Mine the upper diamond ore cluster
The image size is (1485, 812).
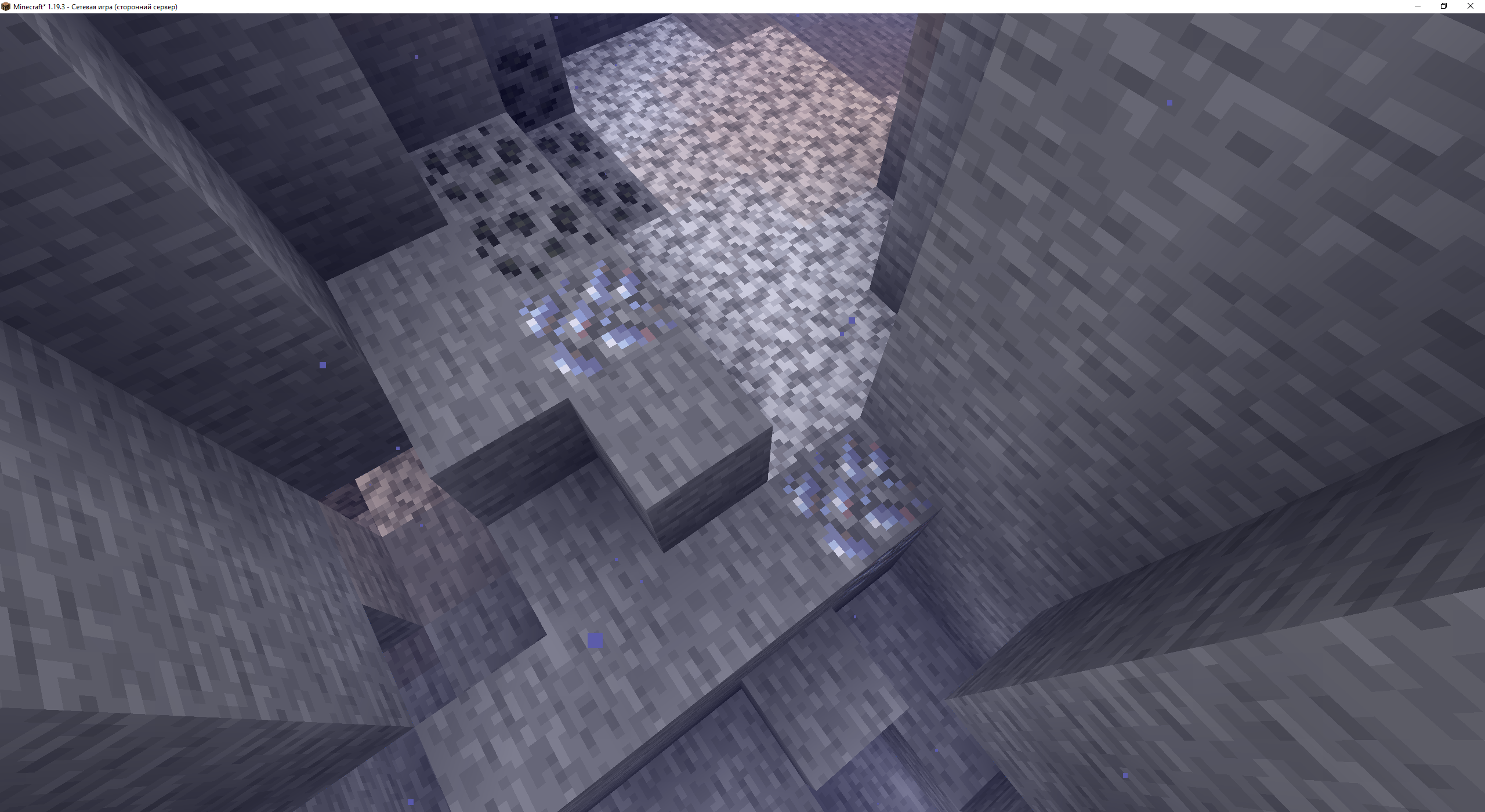click(586, 325)
